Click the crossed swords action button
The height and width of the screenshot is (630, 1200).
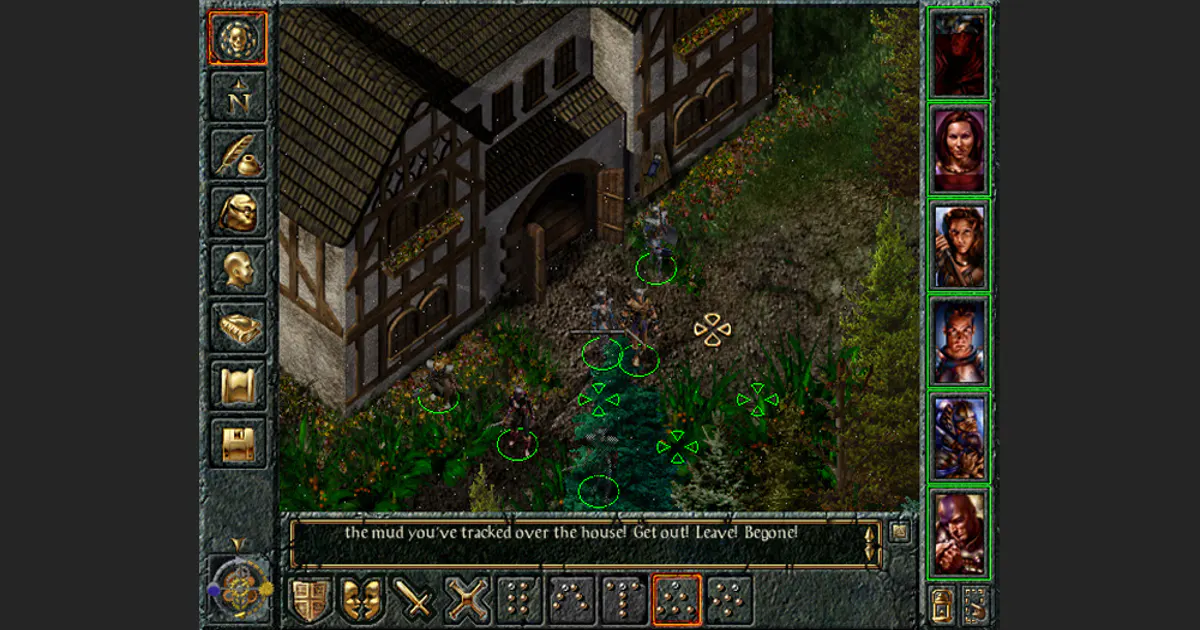[467, 600]
